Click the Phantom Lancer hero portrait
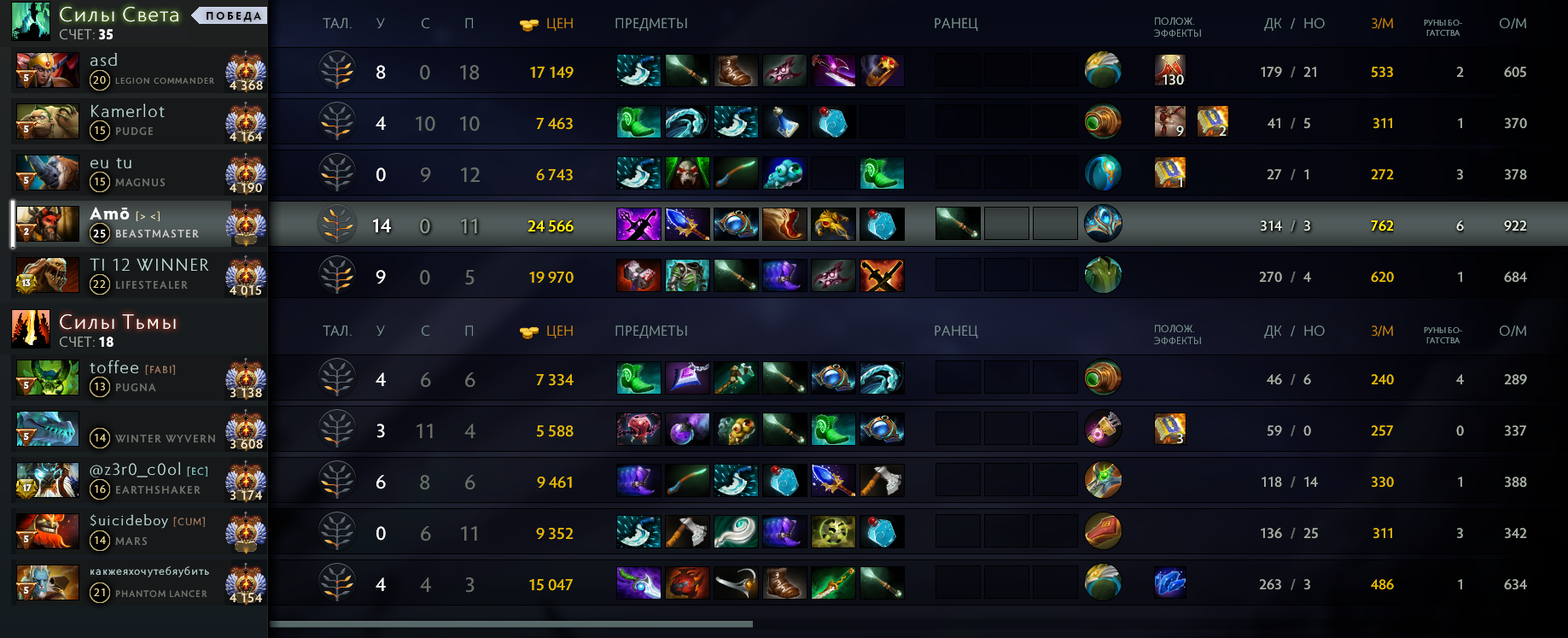The height and width of the screenshot is (638, 1568). tap(47, 582)
